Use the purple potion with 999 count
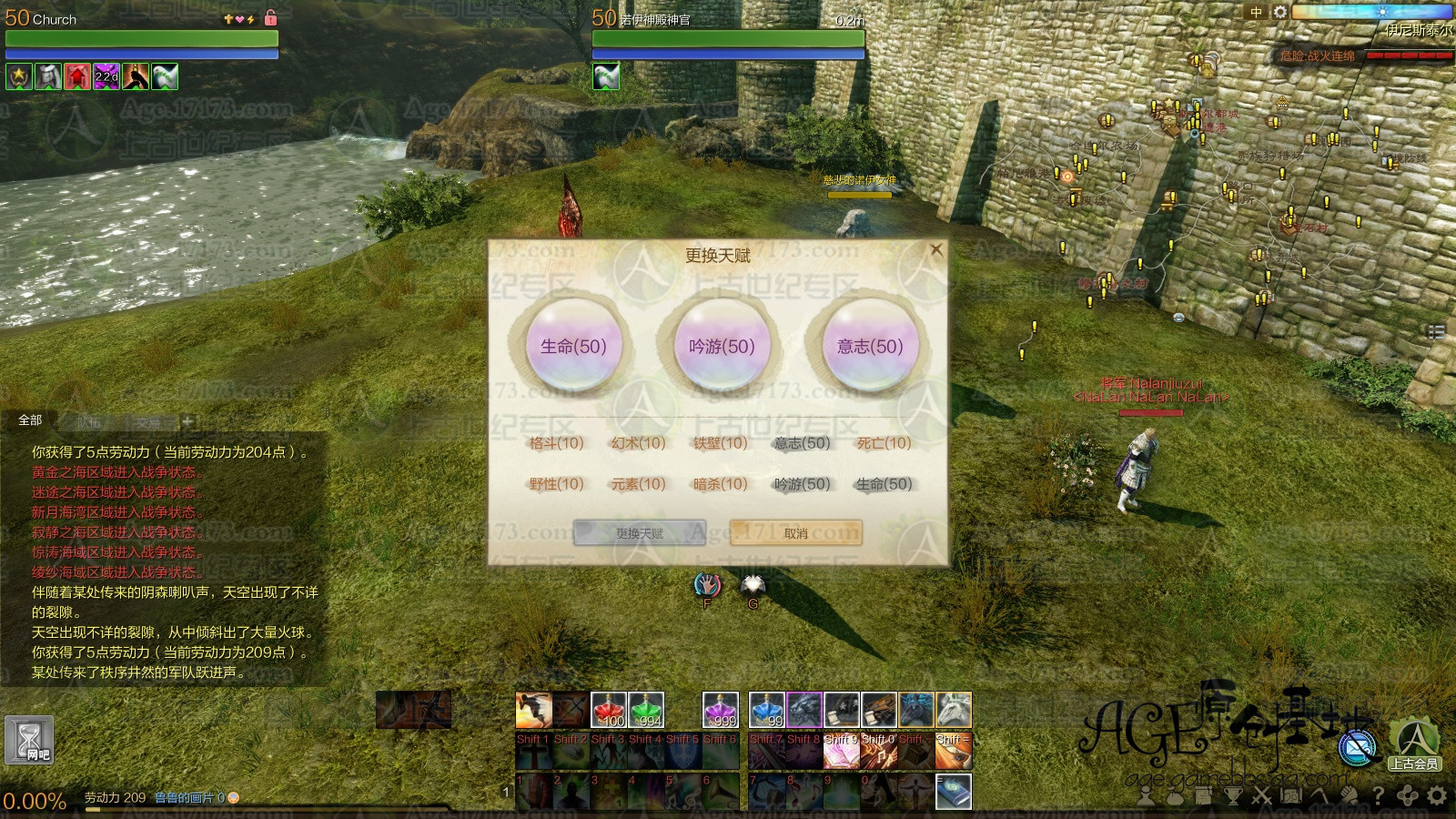The height and width of the screenshot is (819, 1456). pos(720,710)
